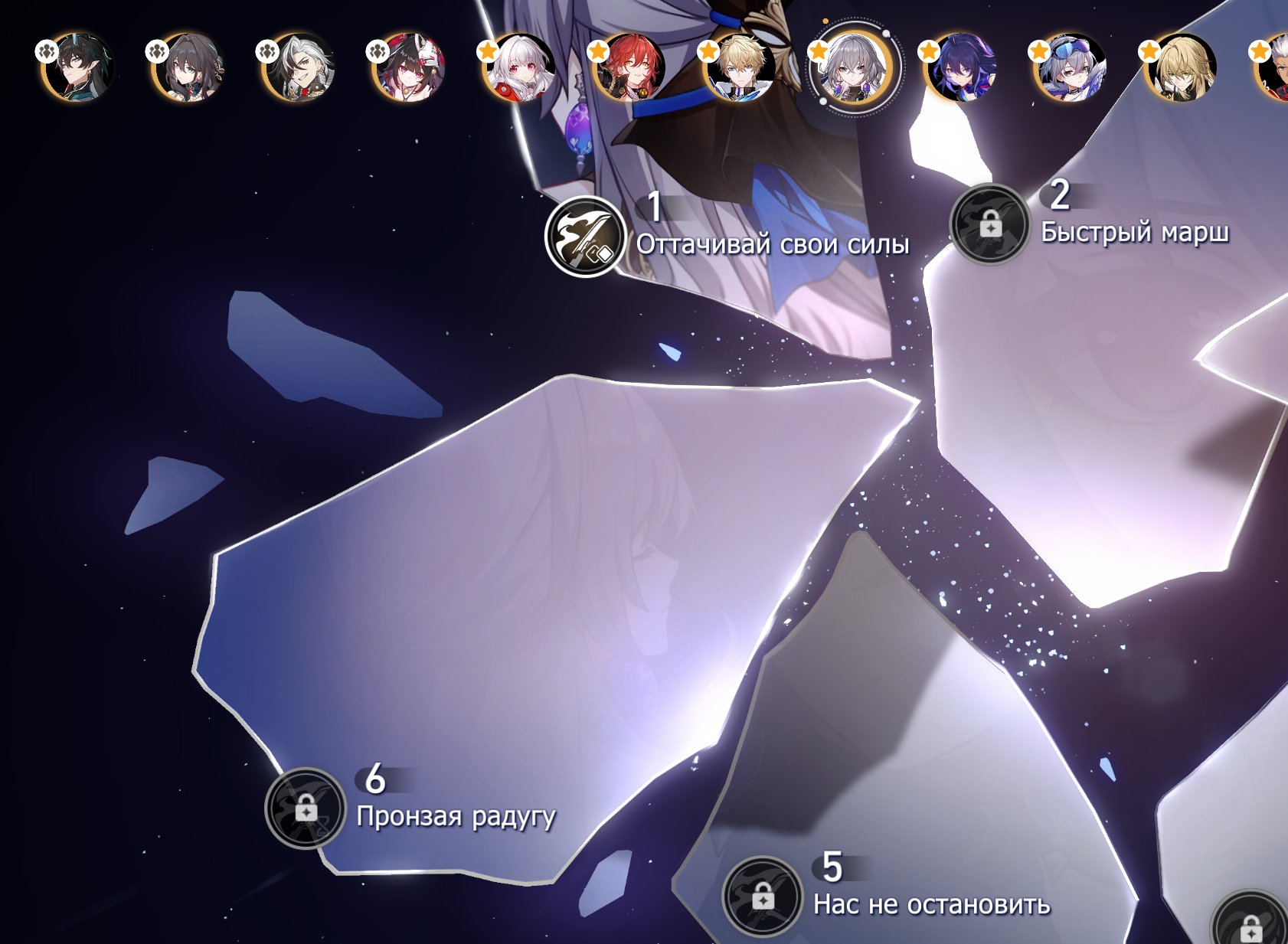Pick Clara, the white-haired girl in red
Screen dimensions: 1288x944
(x=518, y=67)
